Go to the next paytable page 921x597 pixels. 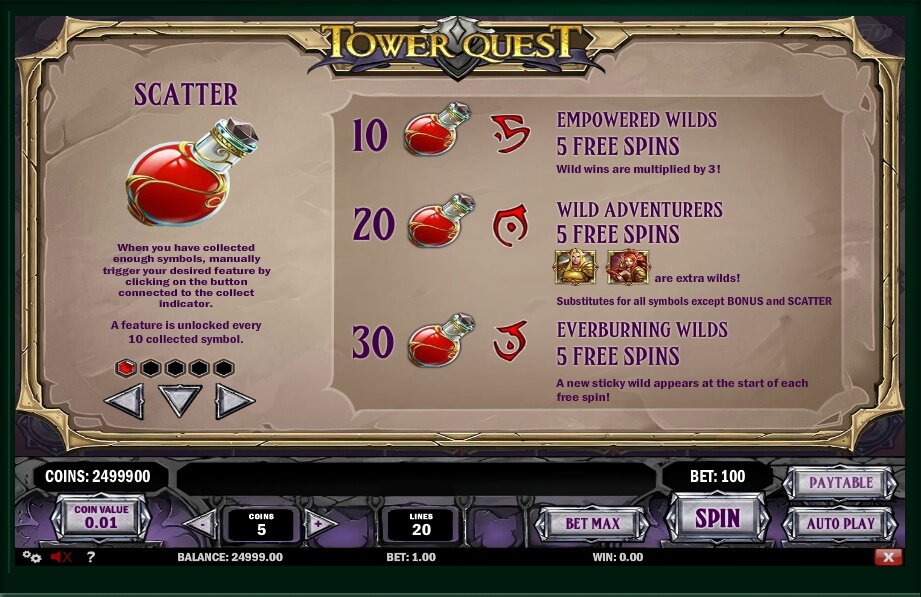click(x=234, y=401)
